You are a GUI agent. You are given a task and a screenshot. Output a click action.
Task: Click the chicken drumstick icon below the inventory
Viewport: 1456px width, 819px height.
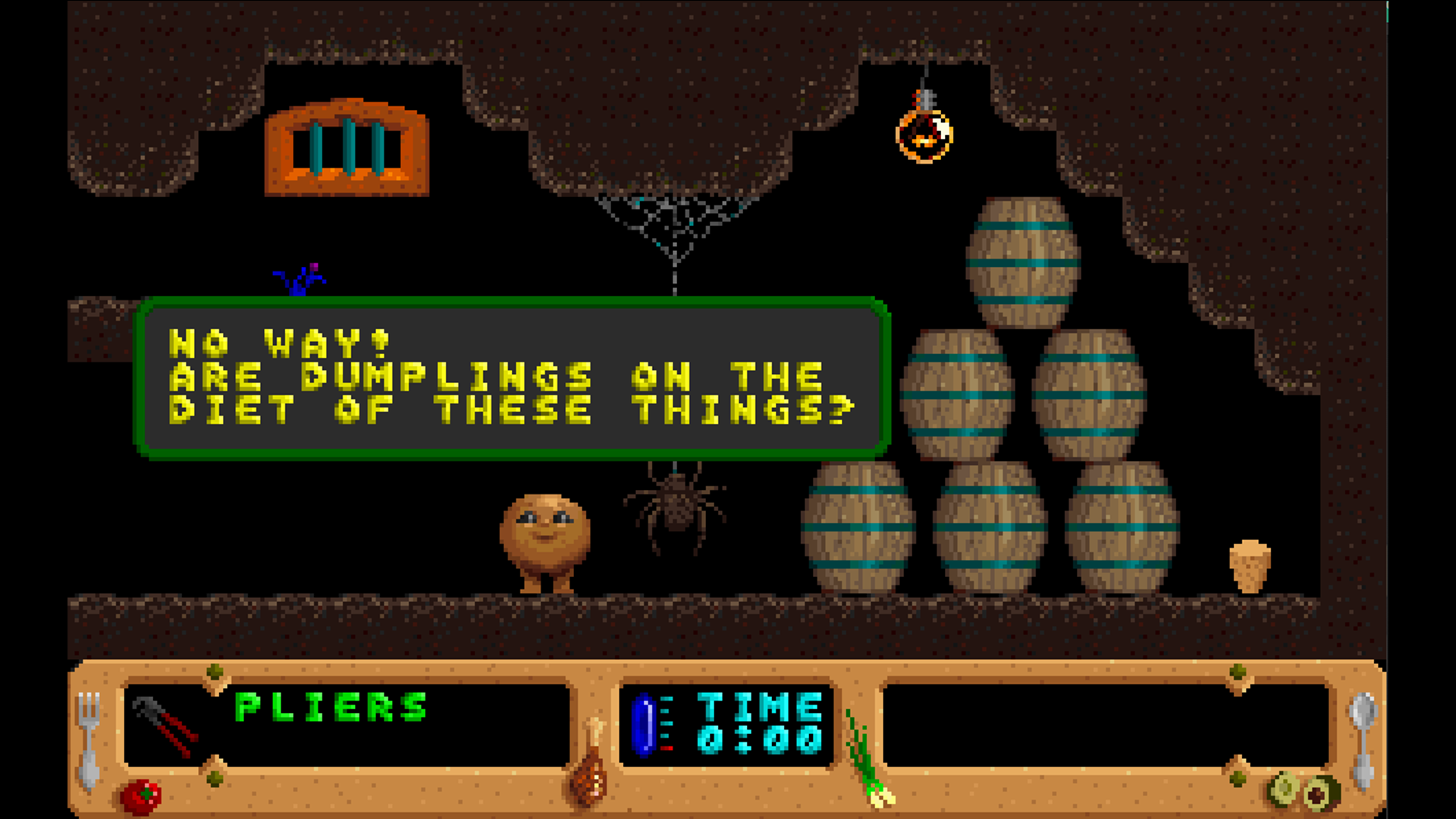[590, 766]
